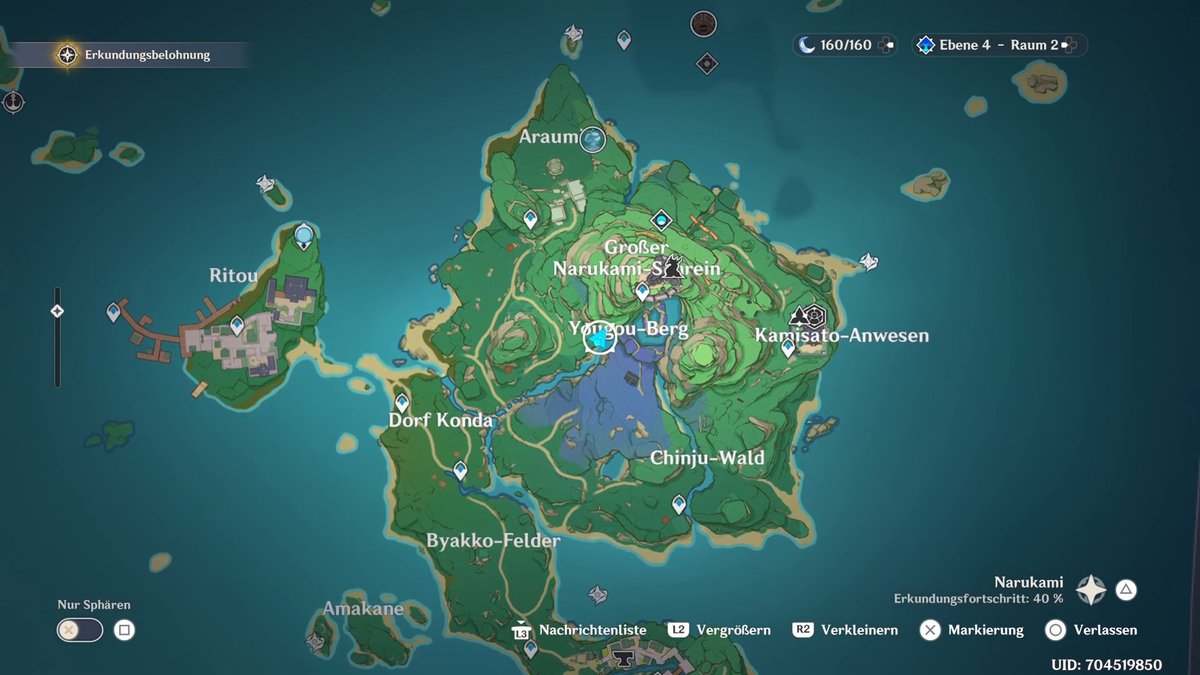Select the teleport waypoint on Ritou's pier
This screenshot has width=1200, height=675.
point(113,313)
